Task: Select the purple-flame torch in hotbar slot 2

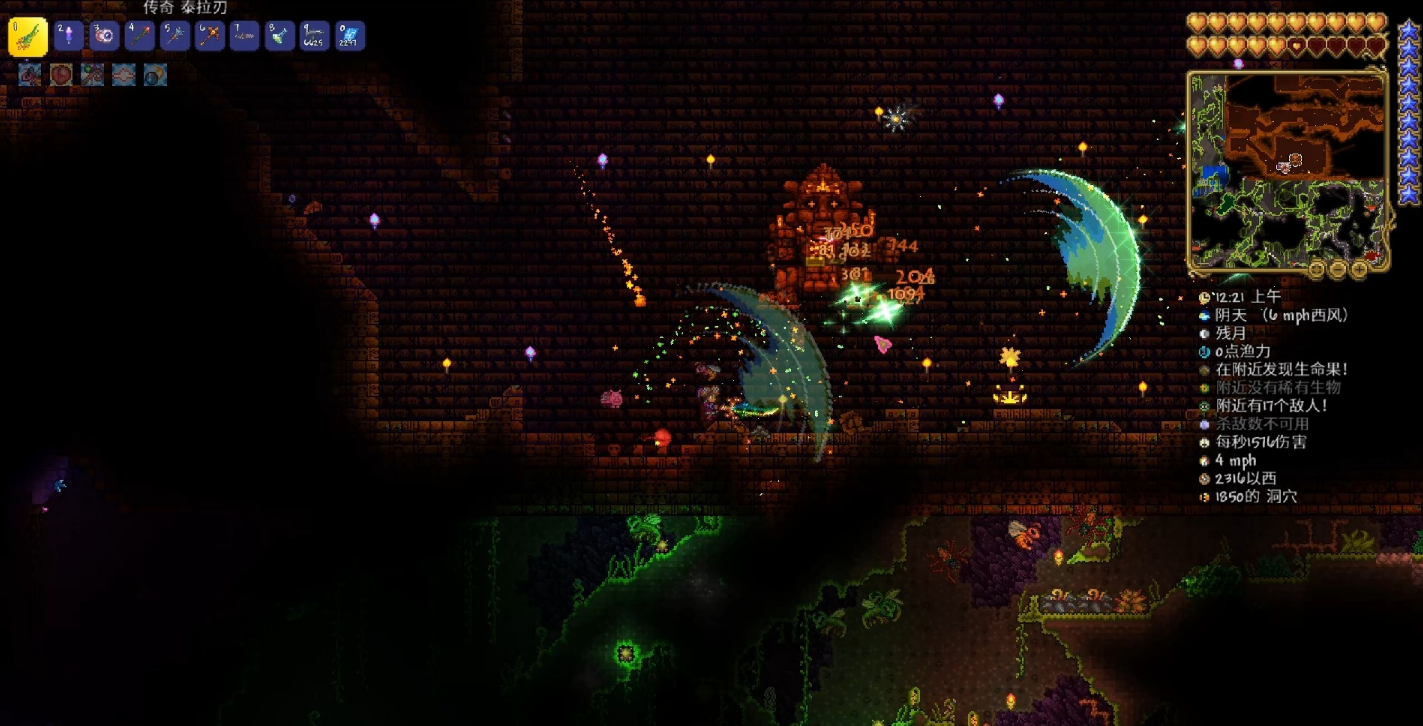Action: tap(69, 37)
